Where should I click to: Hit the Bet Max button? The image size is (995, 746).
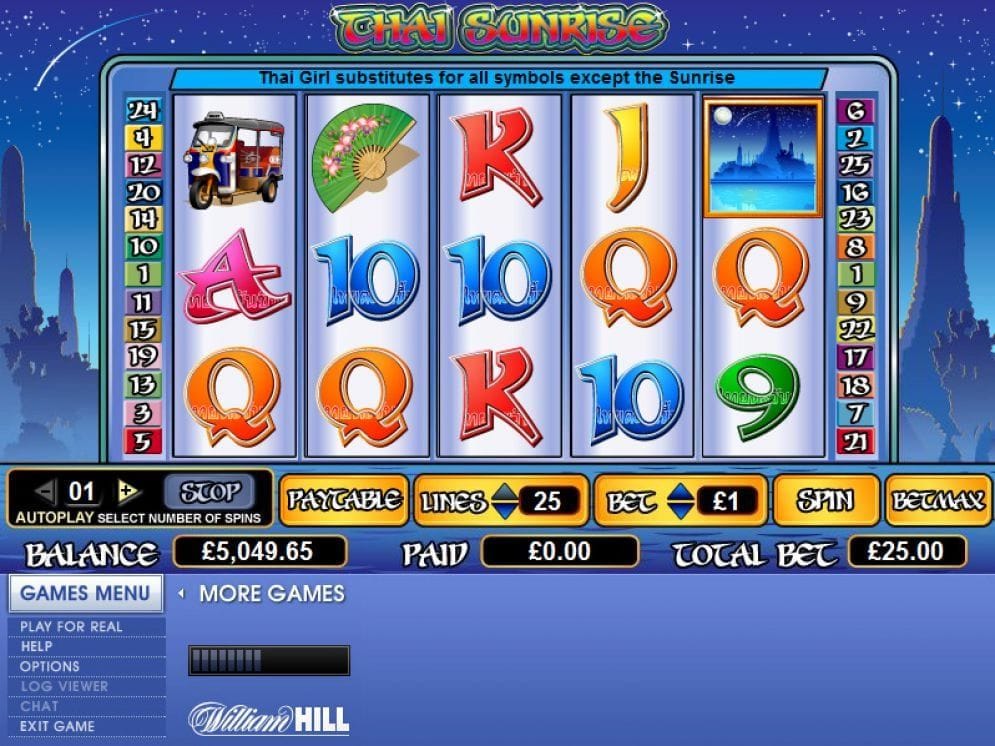coord(937,500)
